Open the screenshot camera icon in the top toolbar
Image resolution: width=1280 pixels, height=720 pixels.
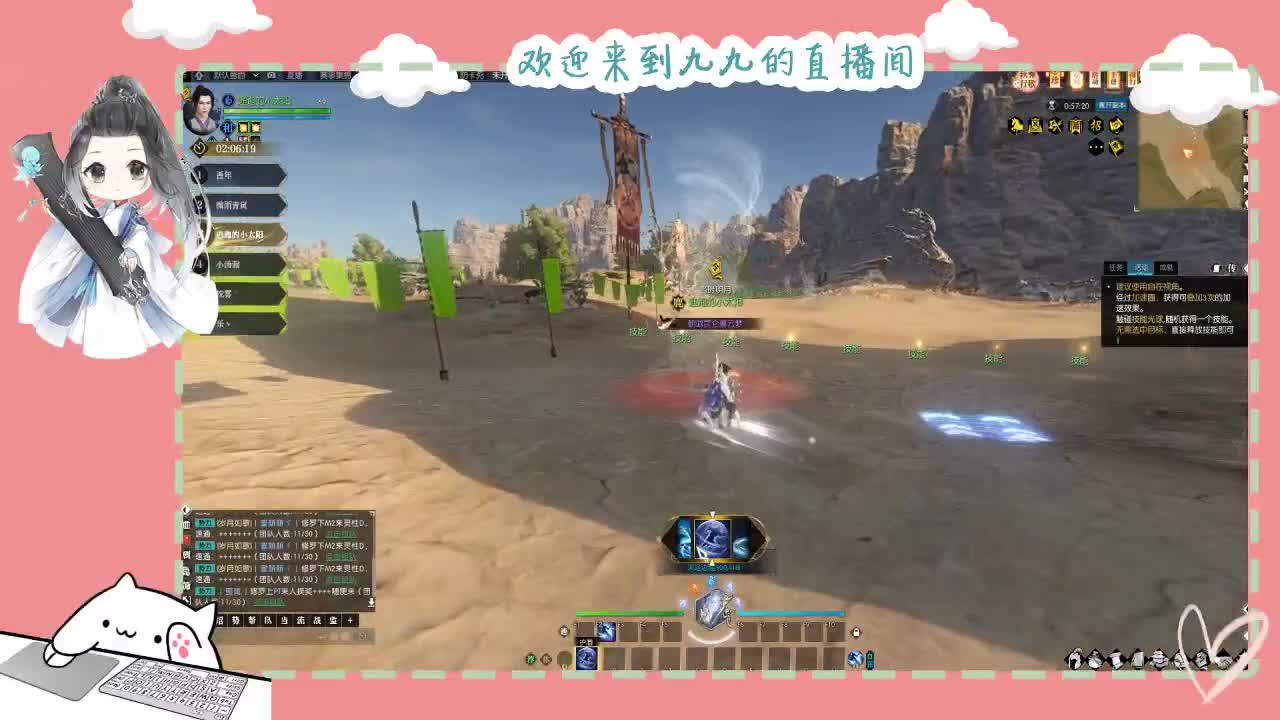click(x=270, y=75)
